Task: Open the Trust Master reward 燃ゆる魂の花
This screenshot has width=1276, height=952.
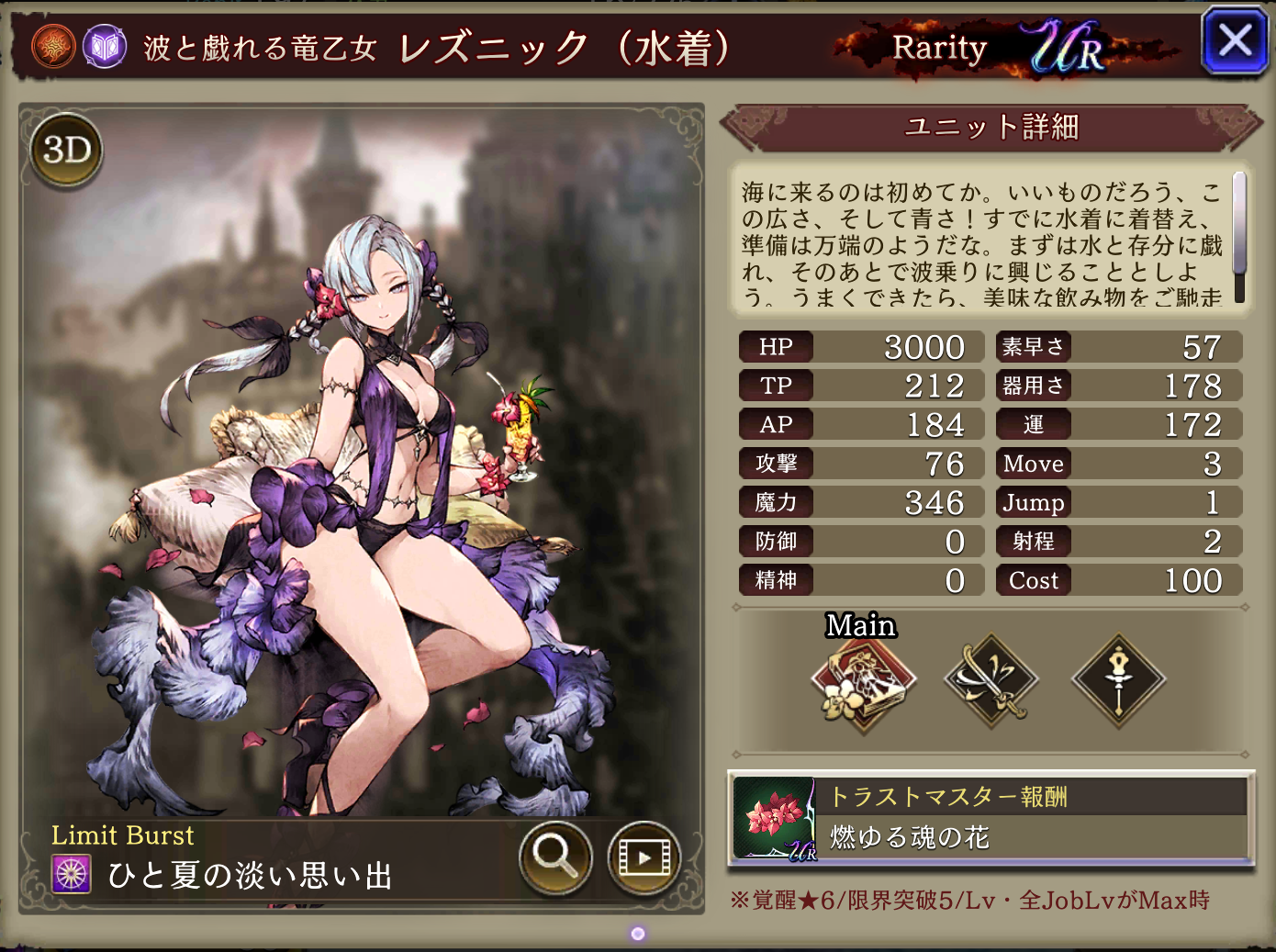Action: click(x=991, y=819)
